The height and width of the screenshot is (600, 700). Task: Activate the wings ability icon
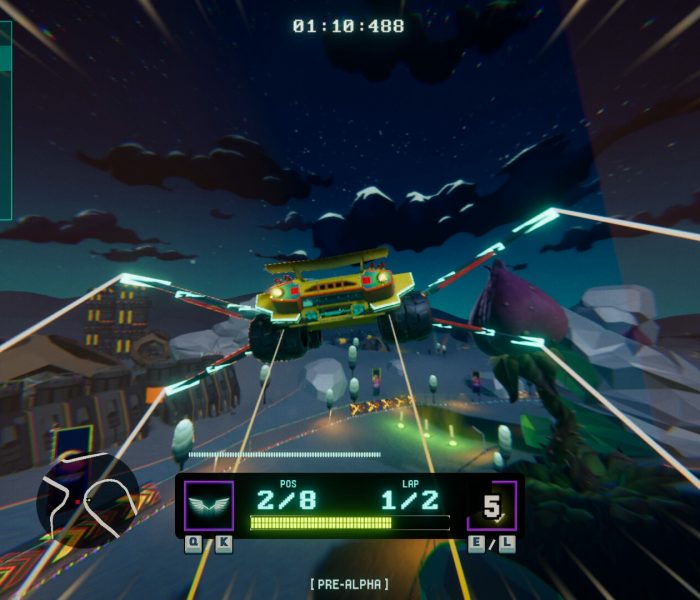[209, 505]
